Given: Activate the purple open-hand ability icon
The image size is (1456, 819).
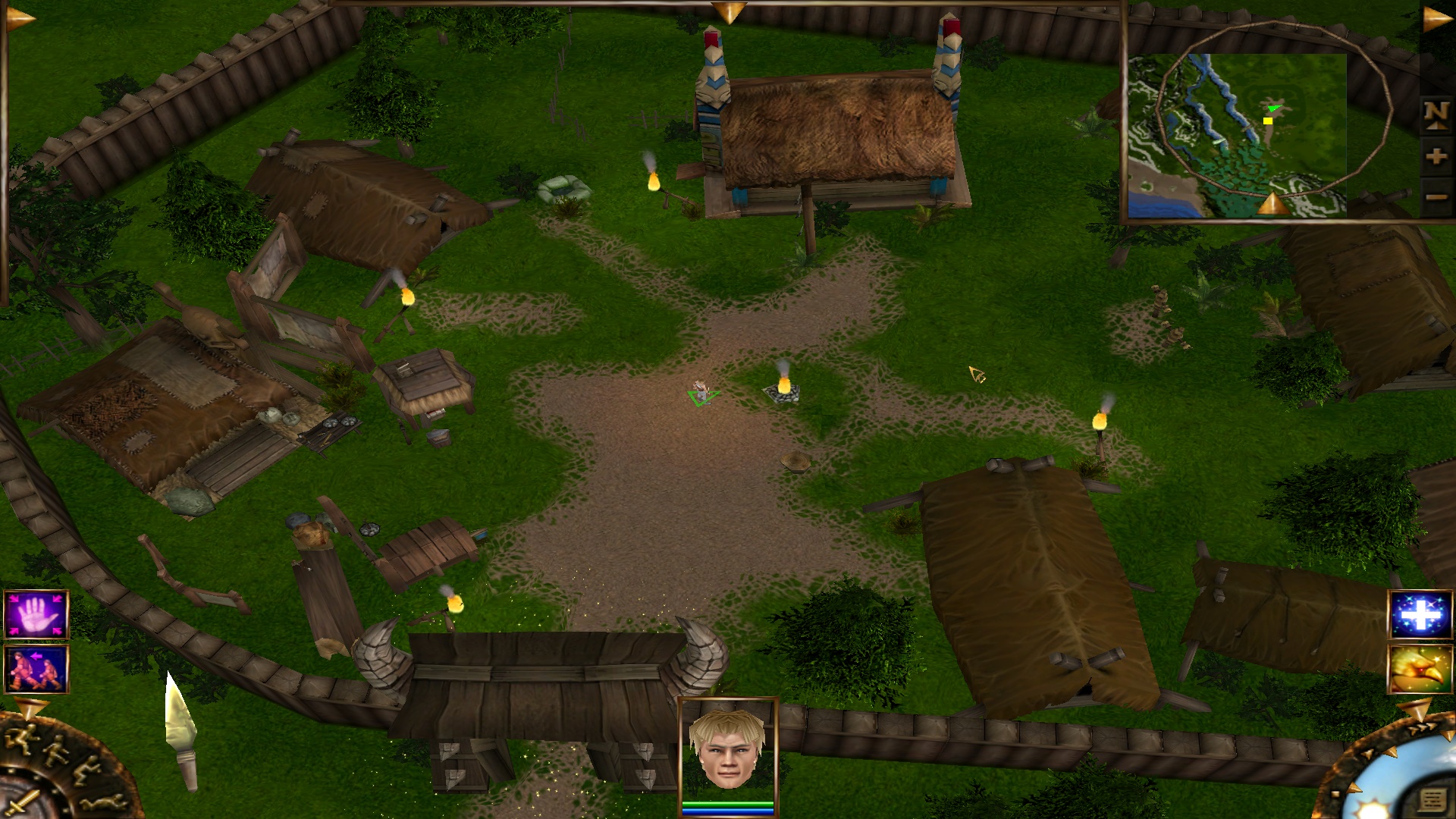Looking at the screenshot, I should 36,615.
